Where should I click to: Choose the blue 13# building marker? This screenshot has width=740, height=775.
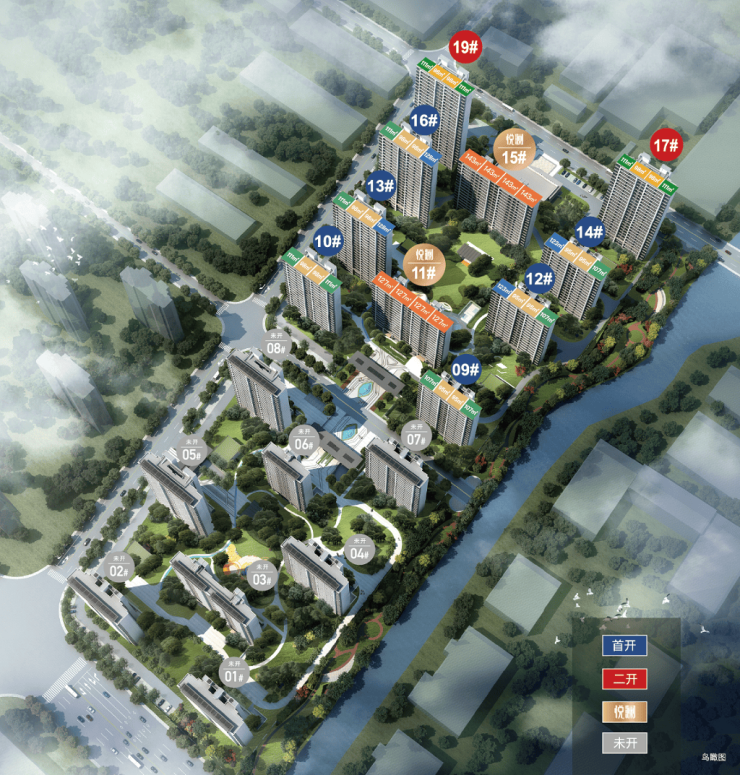(379, 185)
